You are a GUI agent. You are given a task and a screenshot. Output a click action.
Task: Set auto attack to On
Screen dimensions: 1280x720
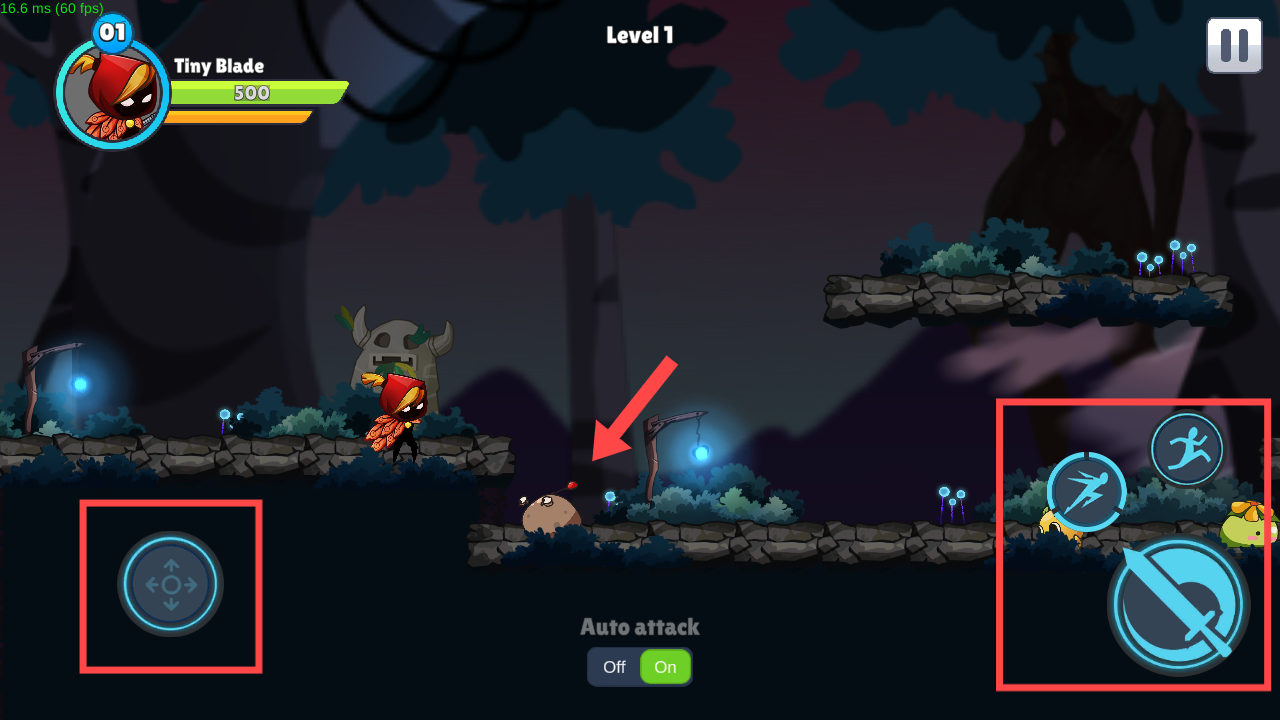tap(665, 667)
